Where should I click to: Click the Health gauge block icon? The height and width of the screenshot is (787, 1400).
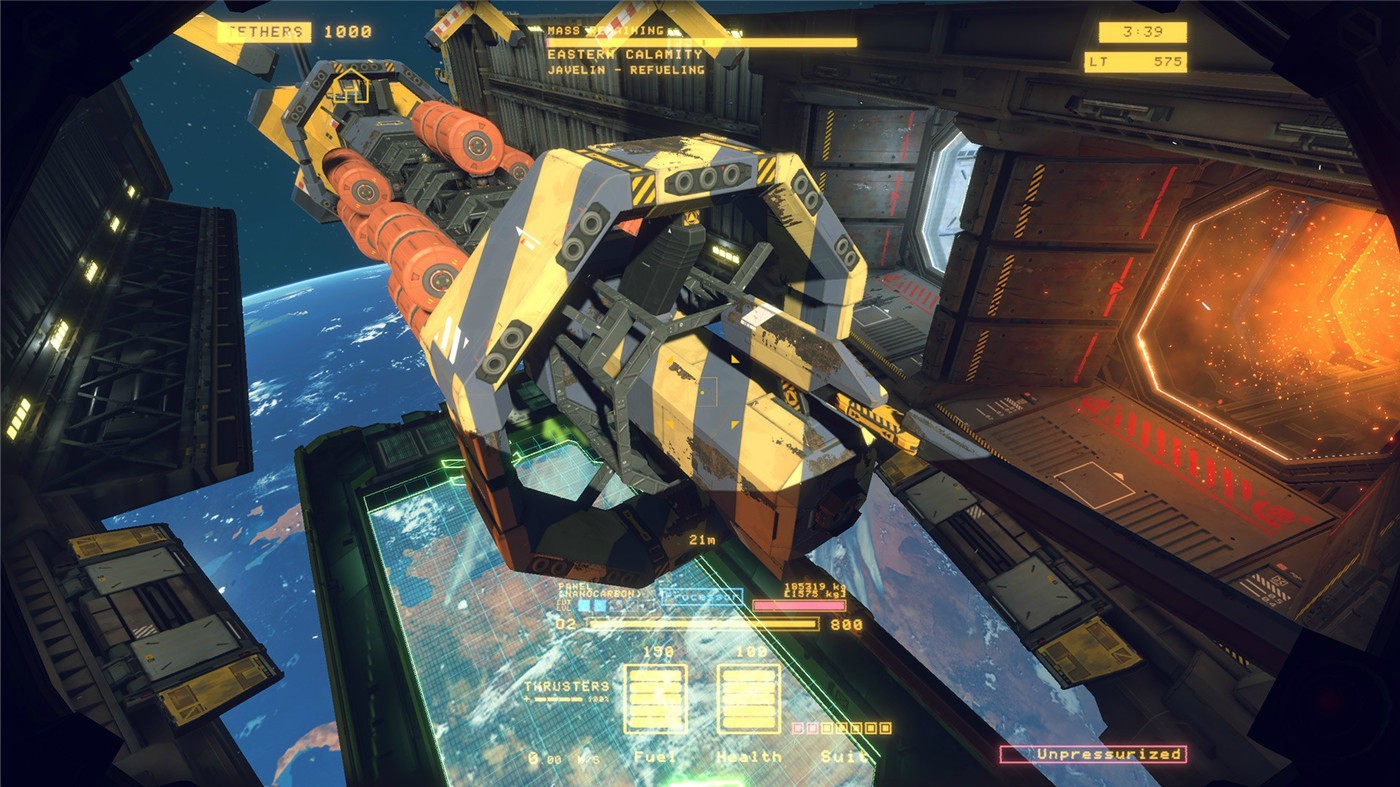(748, 698)
